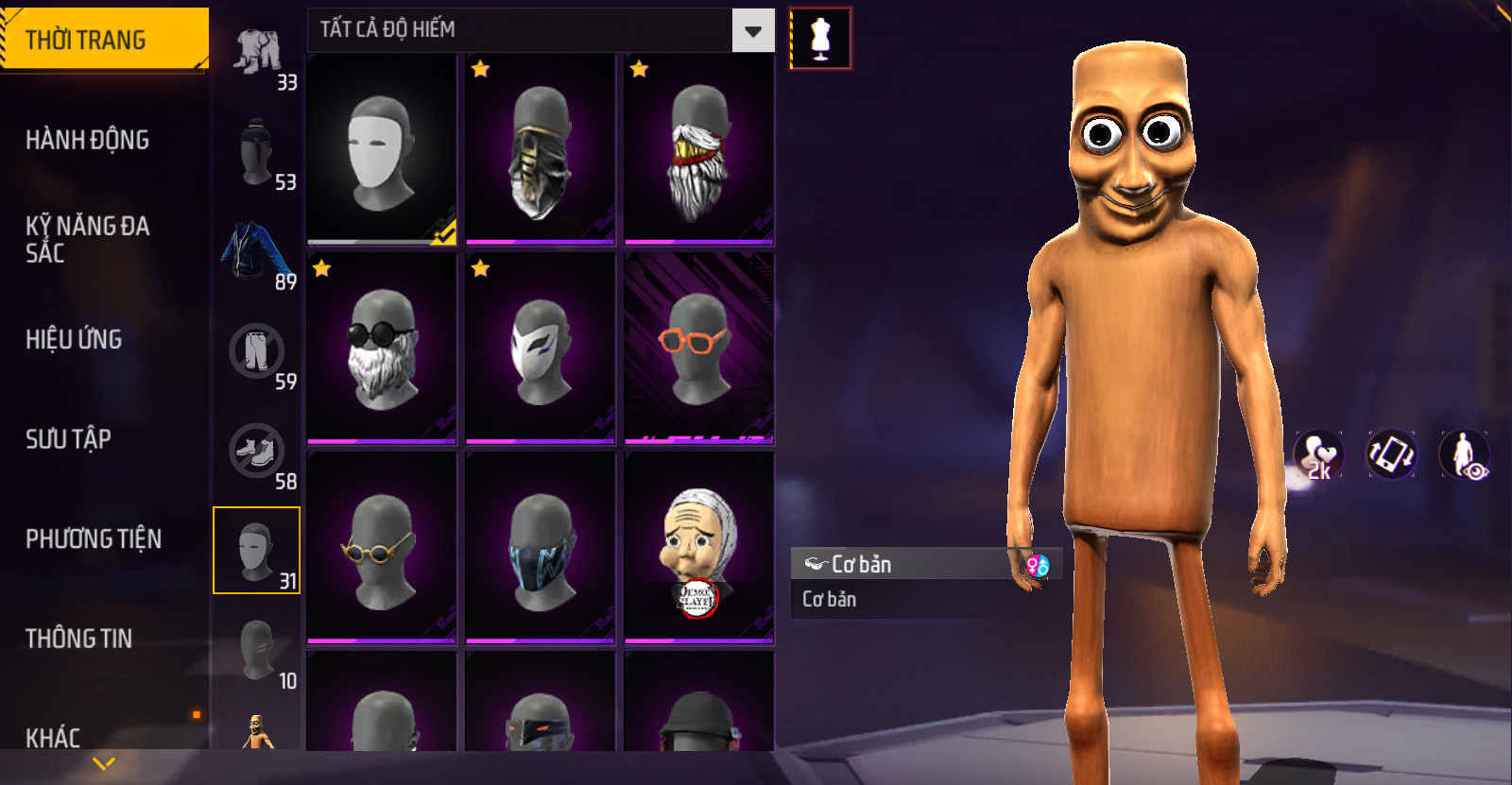Choose the blue neon face mask
This screenshot has width=1512, height=785.
(541, 548)
